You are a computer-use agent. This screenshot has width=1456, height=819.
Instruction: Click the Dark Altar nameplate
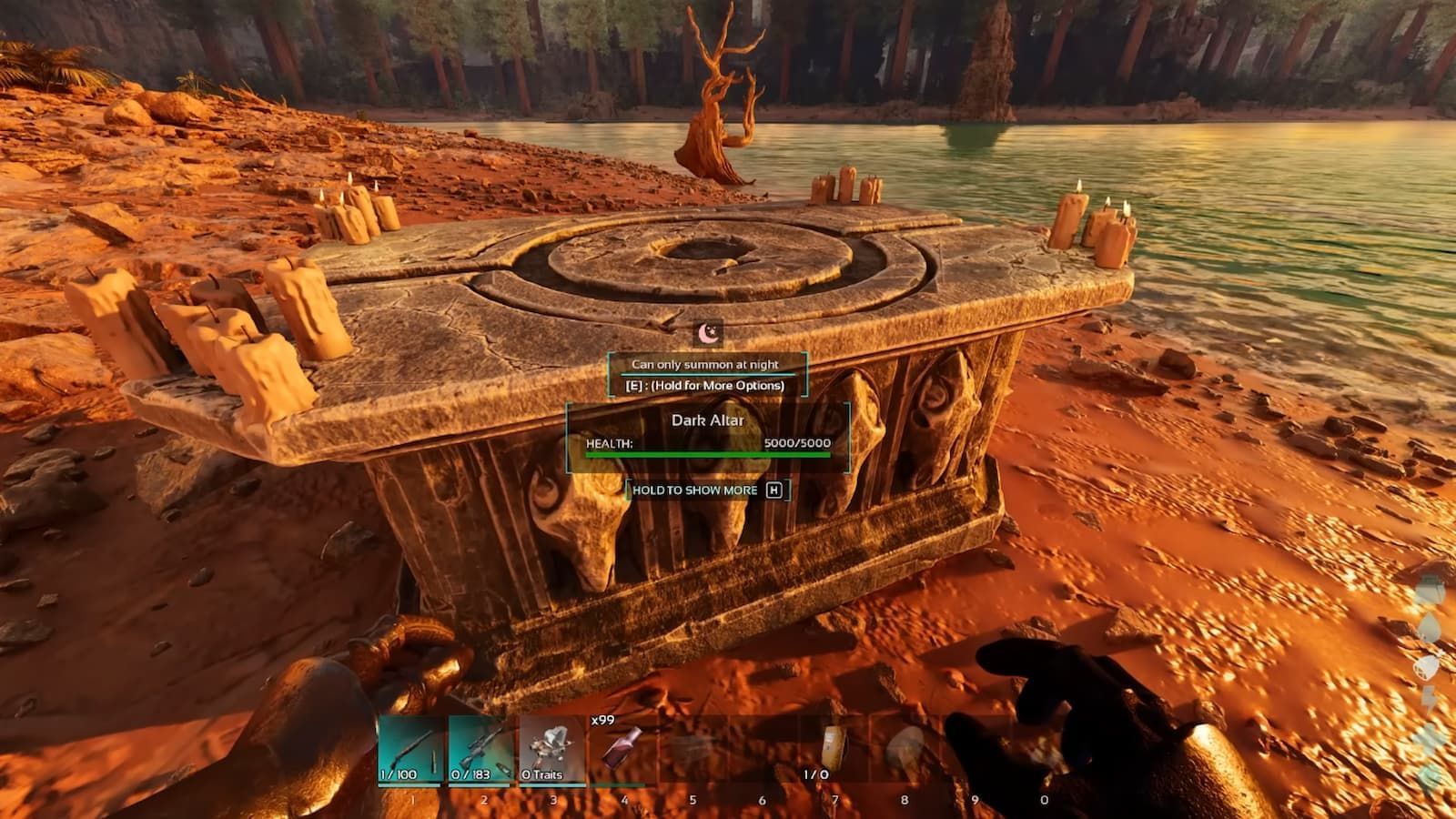[706, 420]
